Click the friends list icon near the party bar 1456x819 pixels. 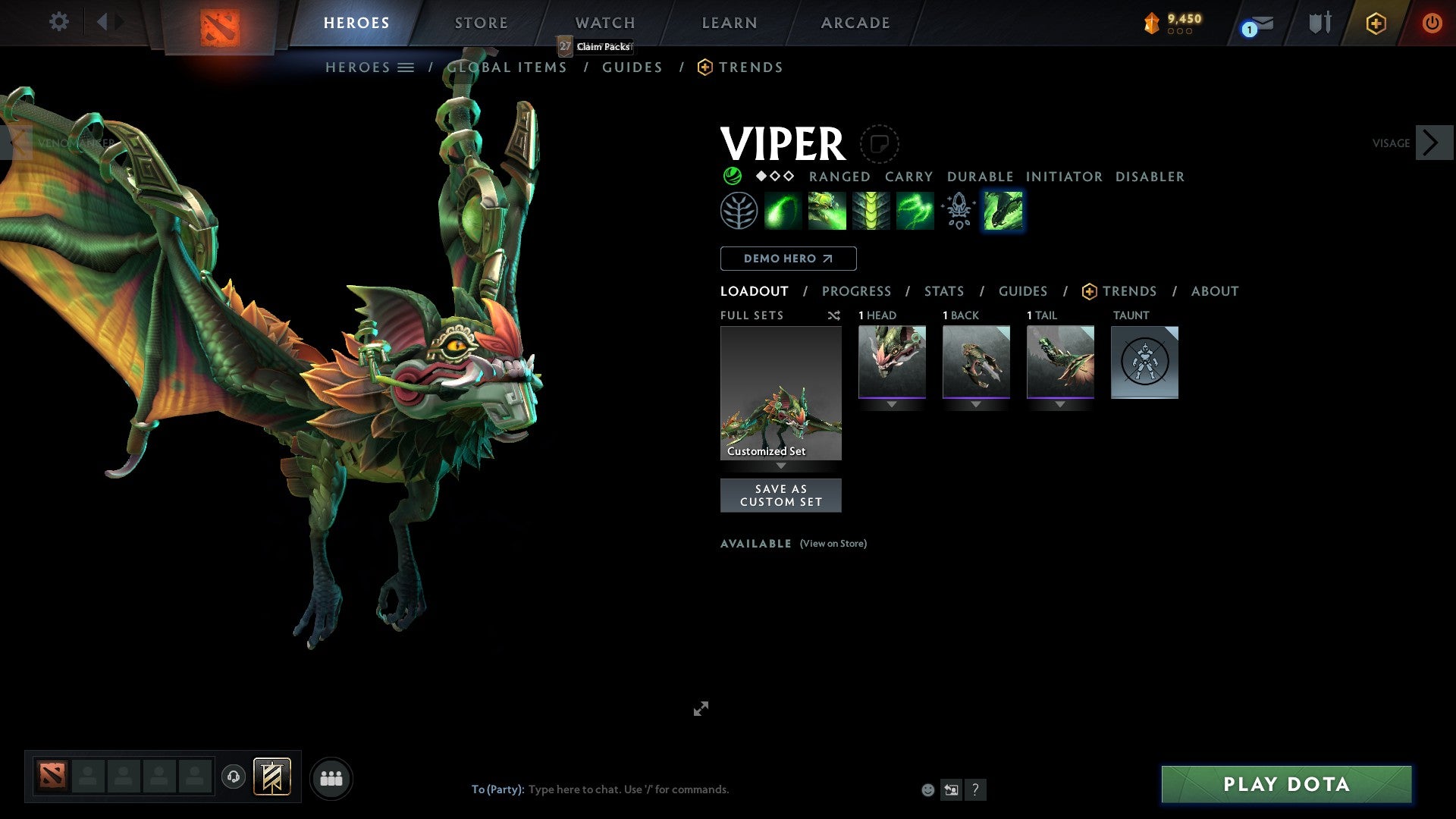331,777
